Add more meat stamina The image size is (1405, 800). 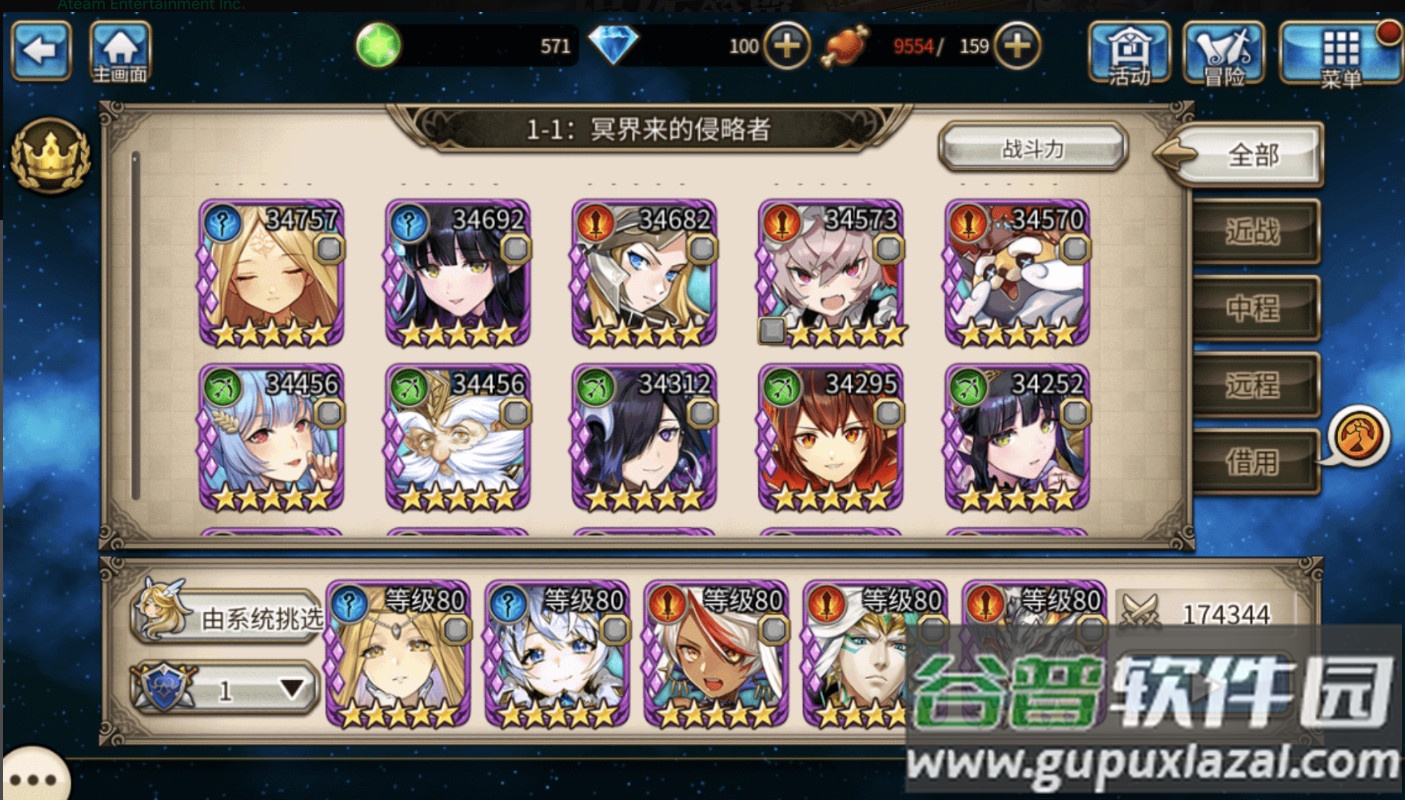[1016, 46]
